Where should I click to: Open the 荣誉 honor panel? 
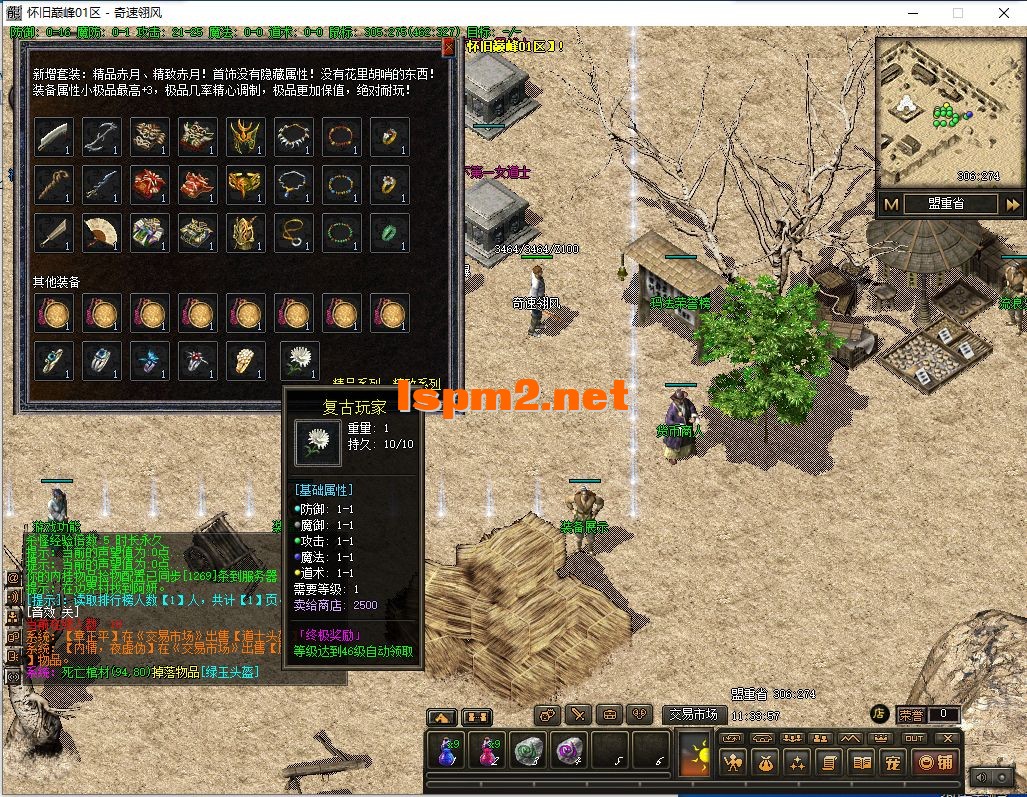click(911, 714)
